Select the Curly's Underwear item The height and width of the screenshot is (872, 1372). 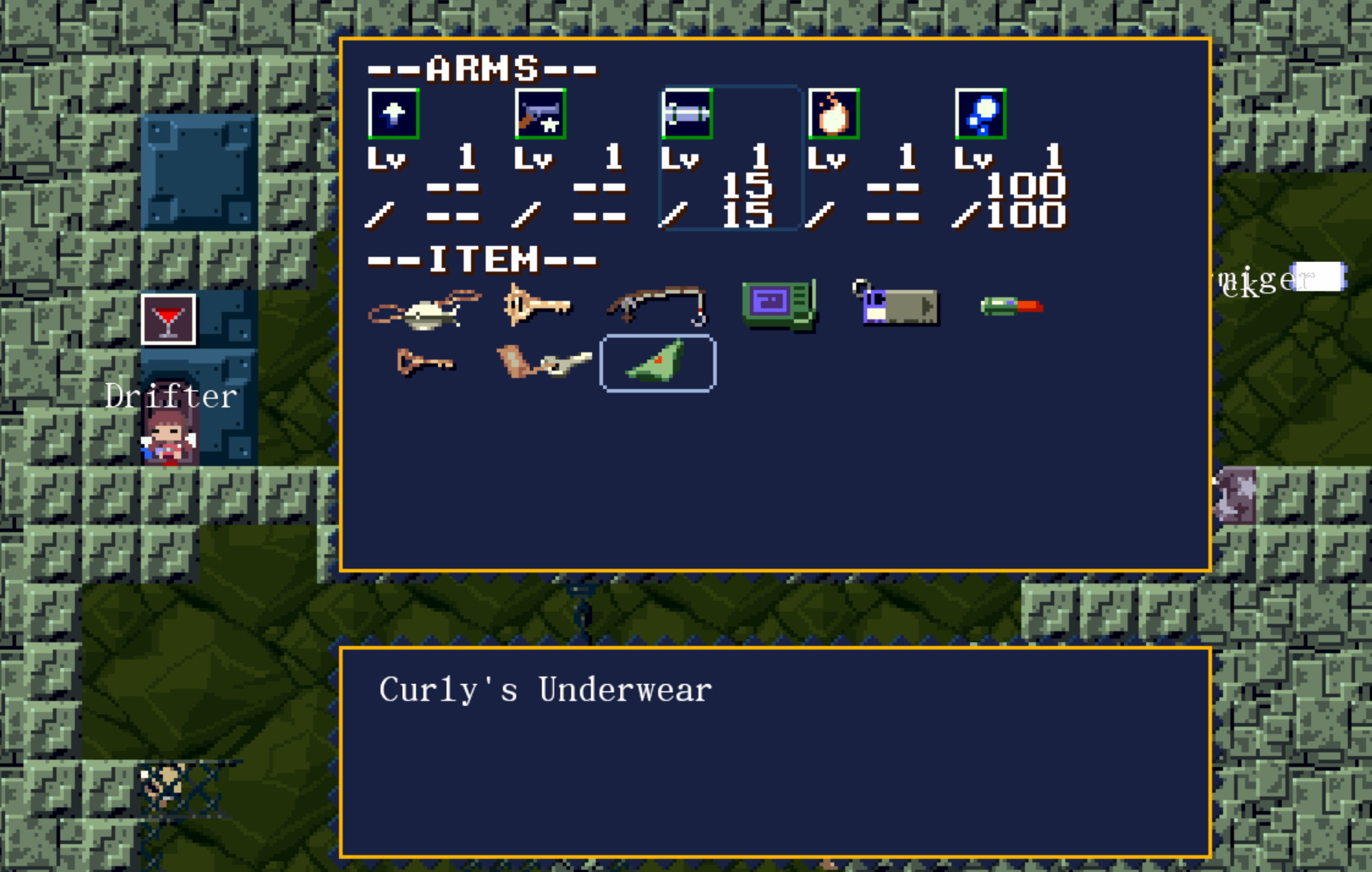point(658,363)
